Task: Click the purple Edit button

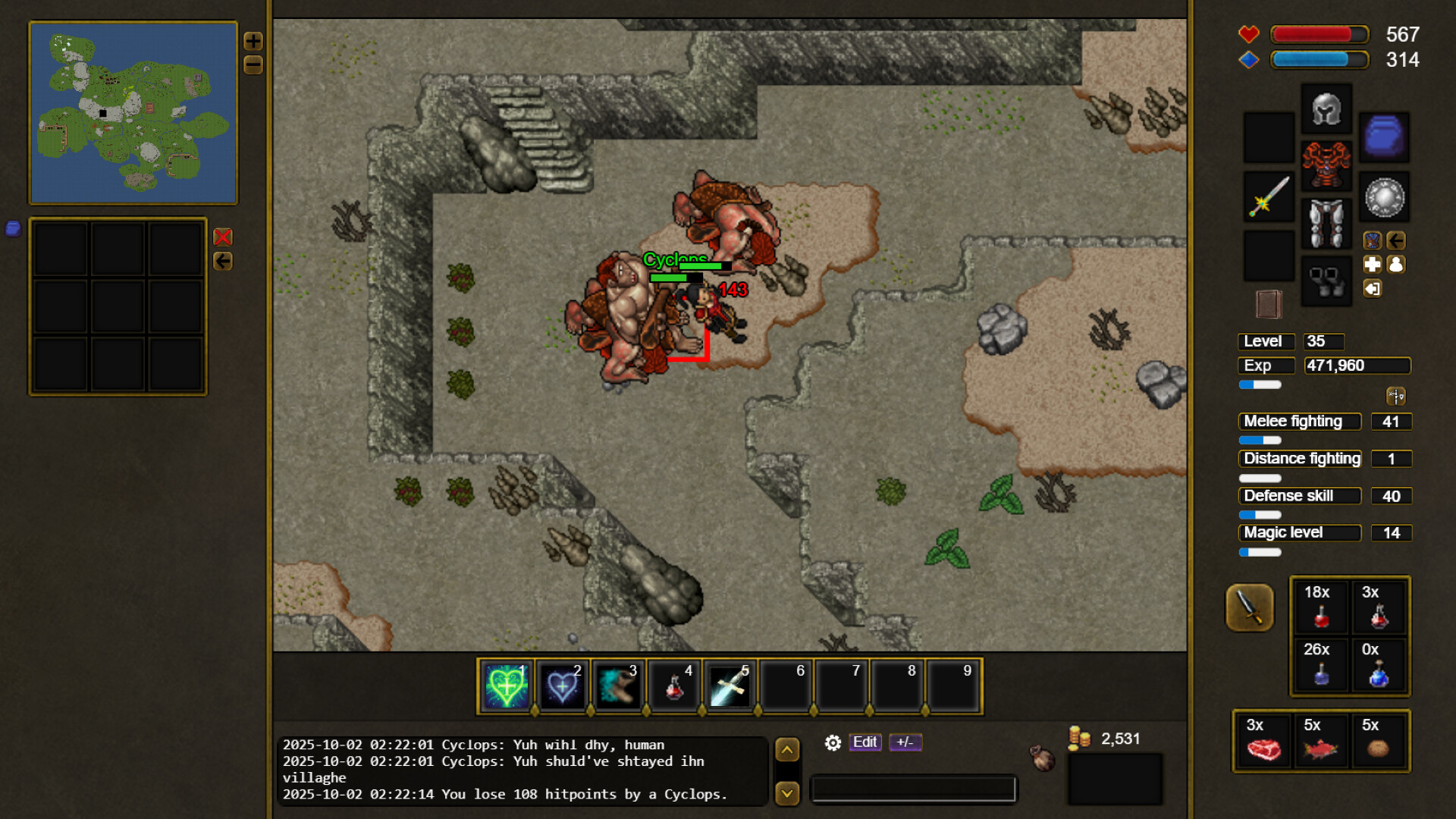Action: click(x=864, y=742)
